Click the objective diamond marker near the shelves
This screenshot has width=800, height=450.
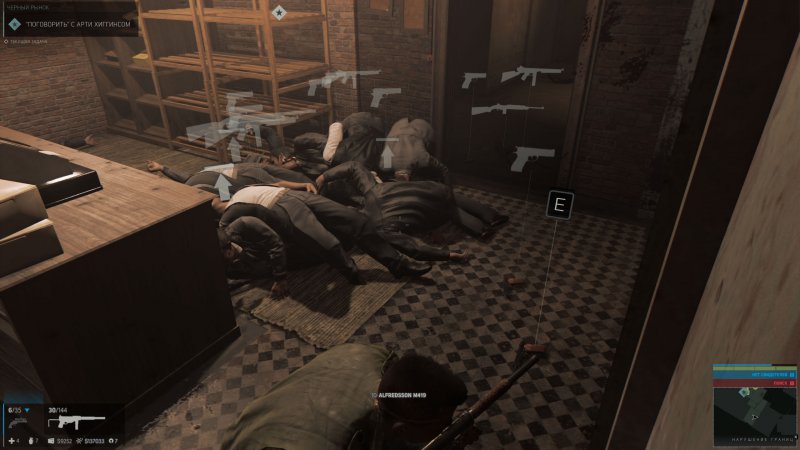280,13
